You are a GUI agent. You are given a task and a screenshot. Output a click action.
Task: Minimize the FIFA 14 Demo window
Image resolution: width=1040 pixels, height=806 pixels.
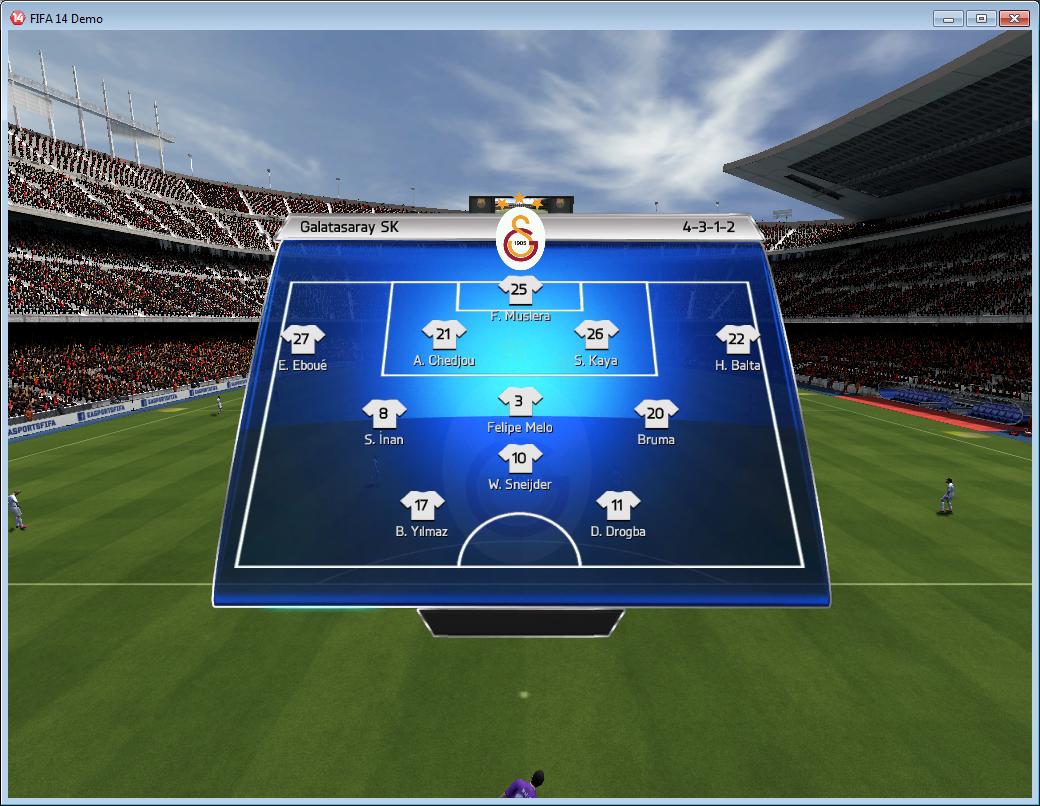948,18
